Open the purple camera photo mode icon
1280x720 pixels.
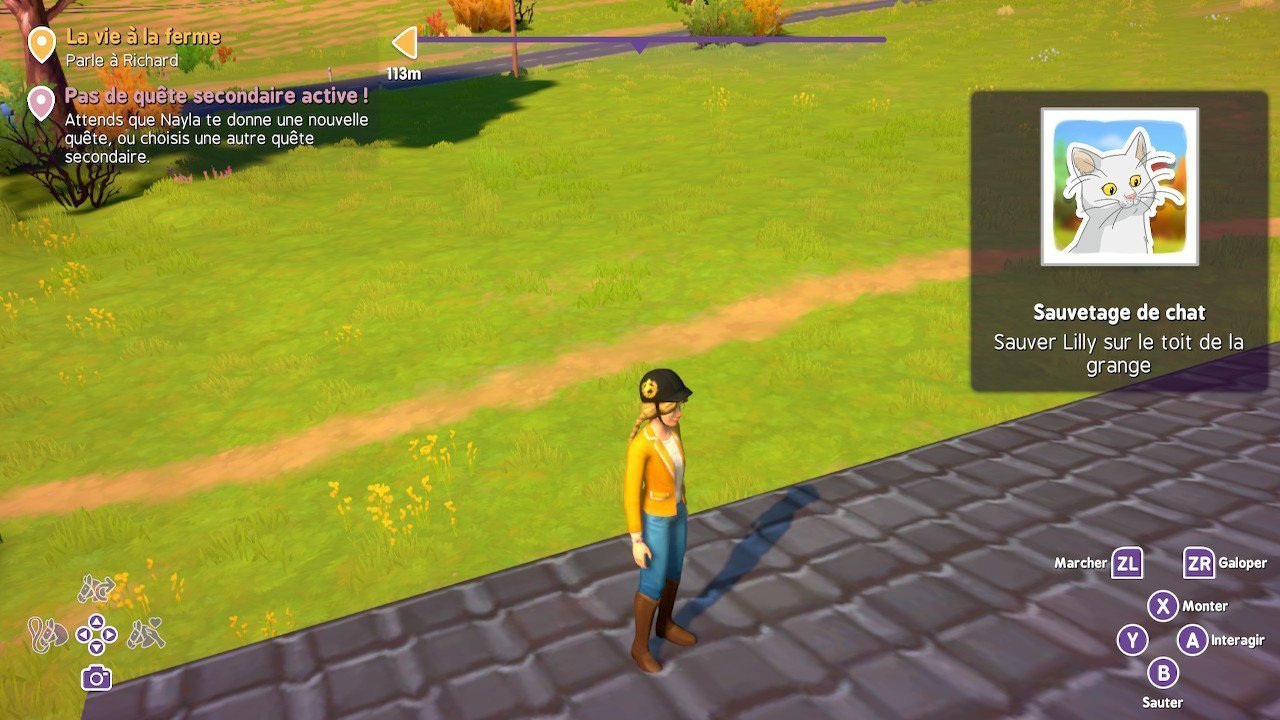point(96,678)
